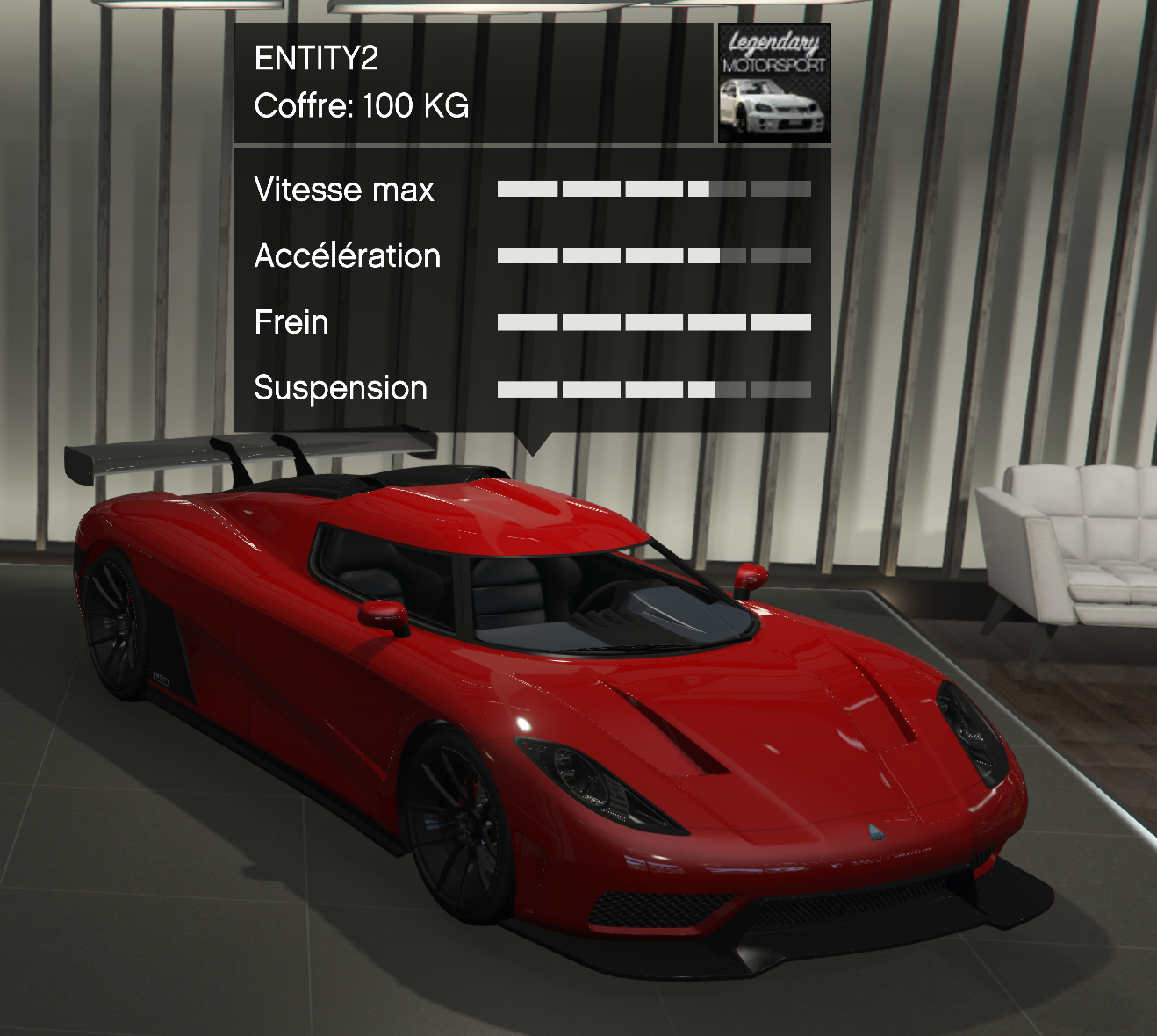Click the Legendary Motorsport logo thumbnail
The width and height of the screenshot is (1157, 1036).
pos(773,83)
